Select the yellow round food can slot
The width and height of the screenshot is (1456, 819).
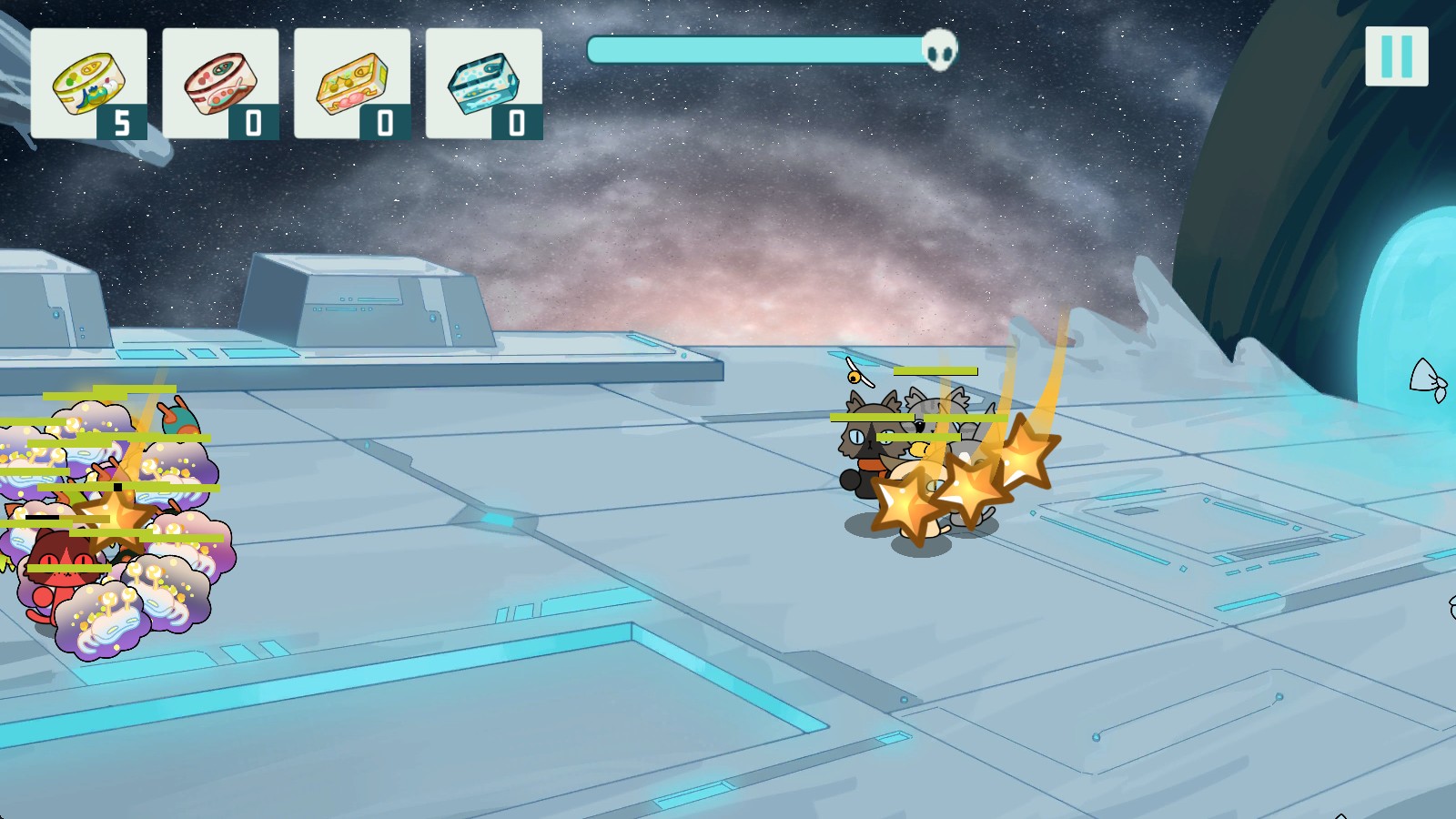tap(88, 84)
